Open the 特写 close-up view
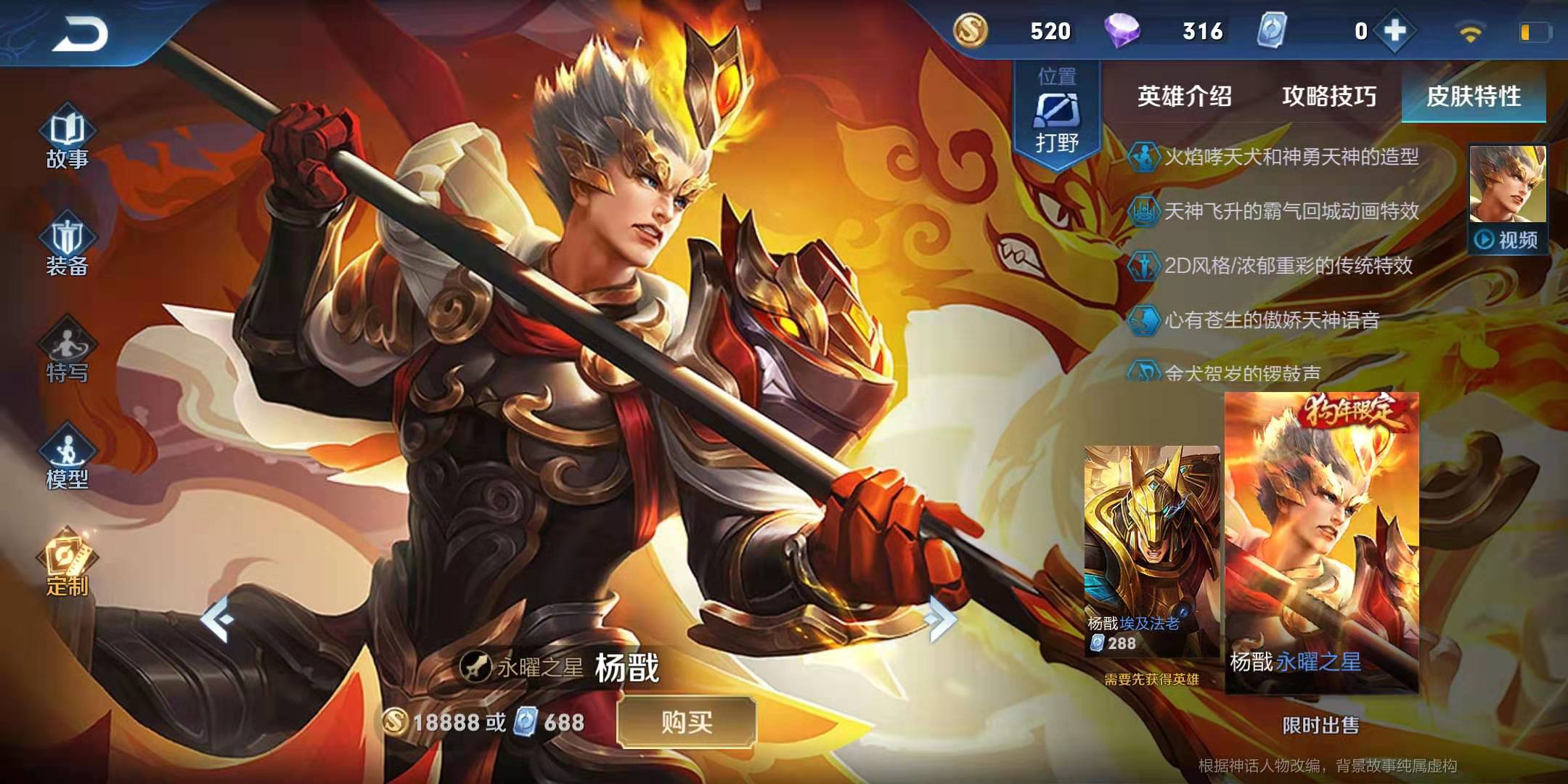1568x784 pixels. tap(67, 354)
